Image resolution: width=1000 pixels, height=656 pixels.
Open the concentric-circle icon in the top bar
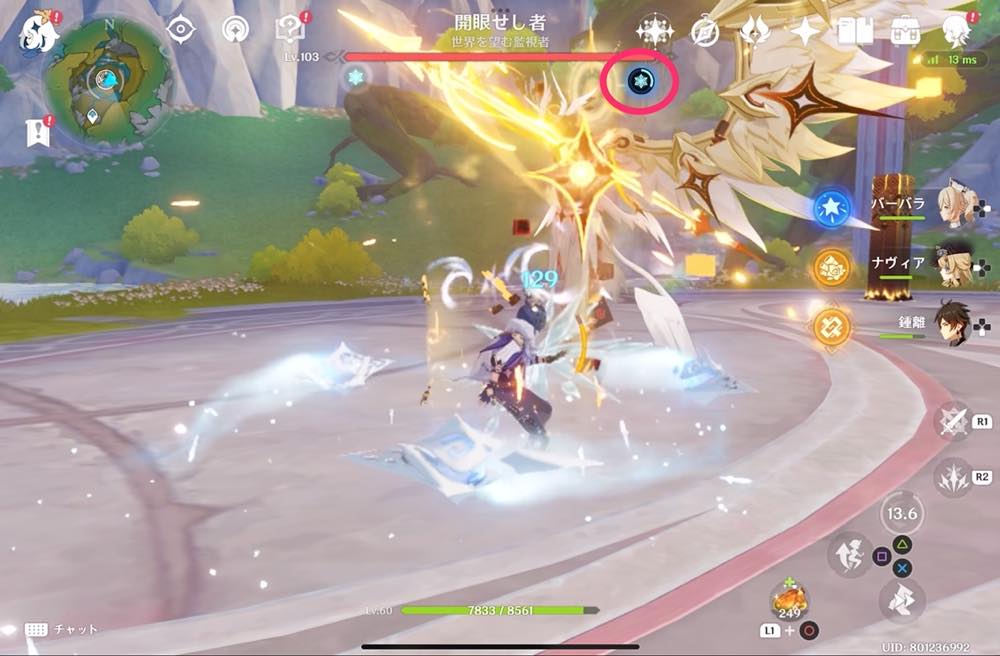click(x=236, y=29)
